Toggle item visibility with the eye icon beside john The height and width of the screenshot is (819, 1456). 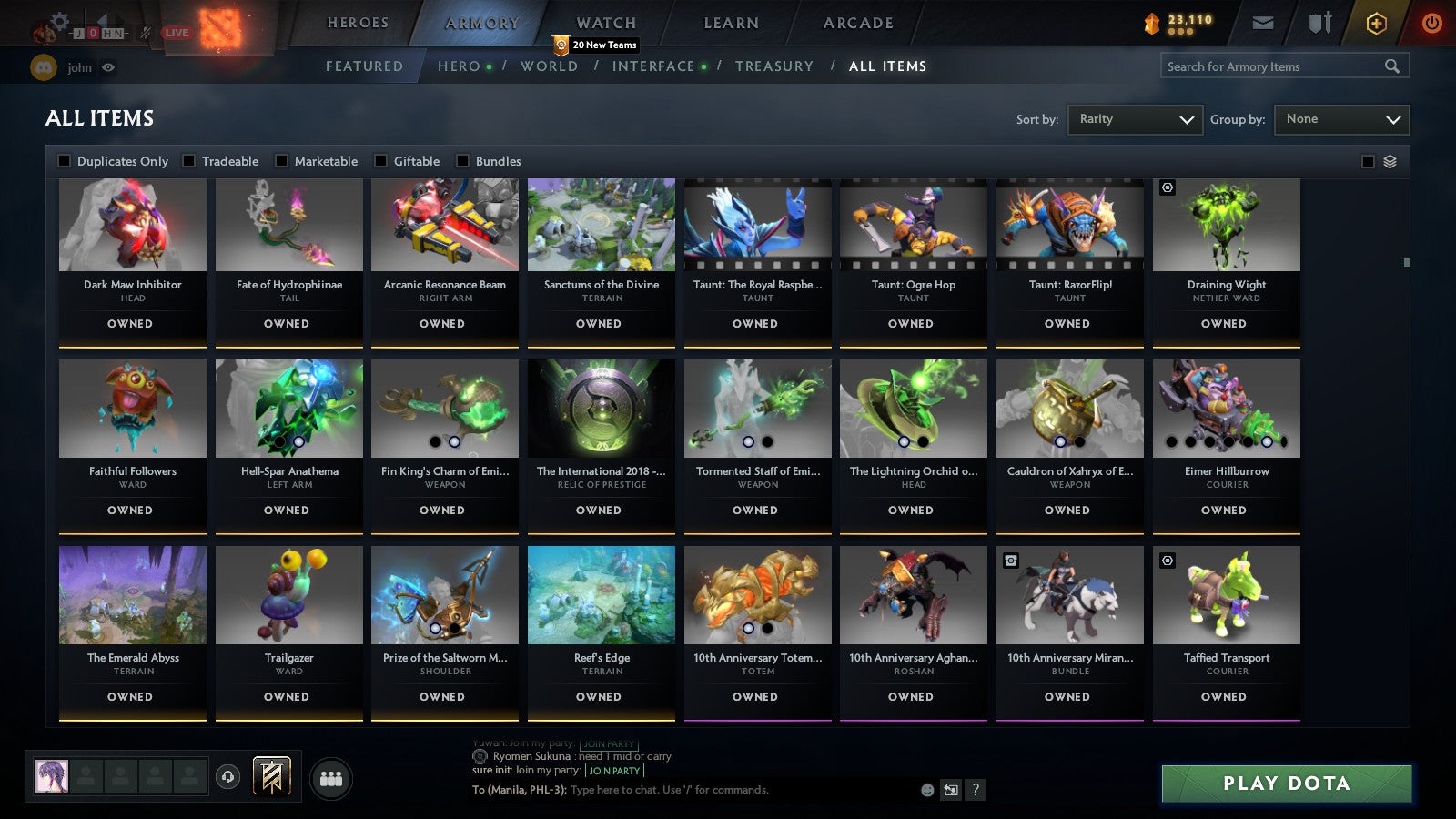[x=108, y=66]
